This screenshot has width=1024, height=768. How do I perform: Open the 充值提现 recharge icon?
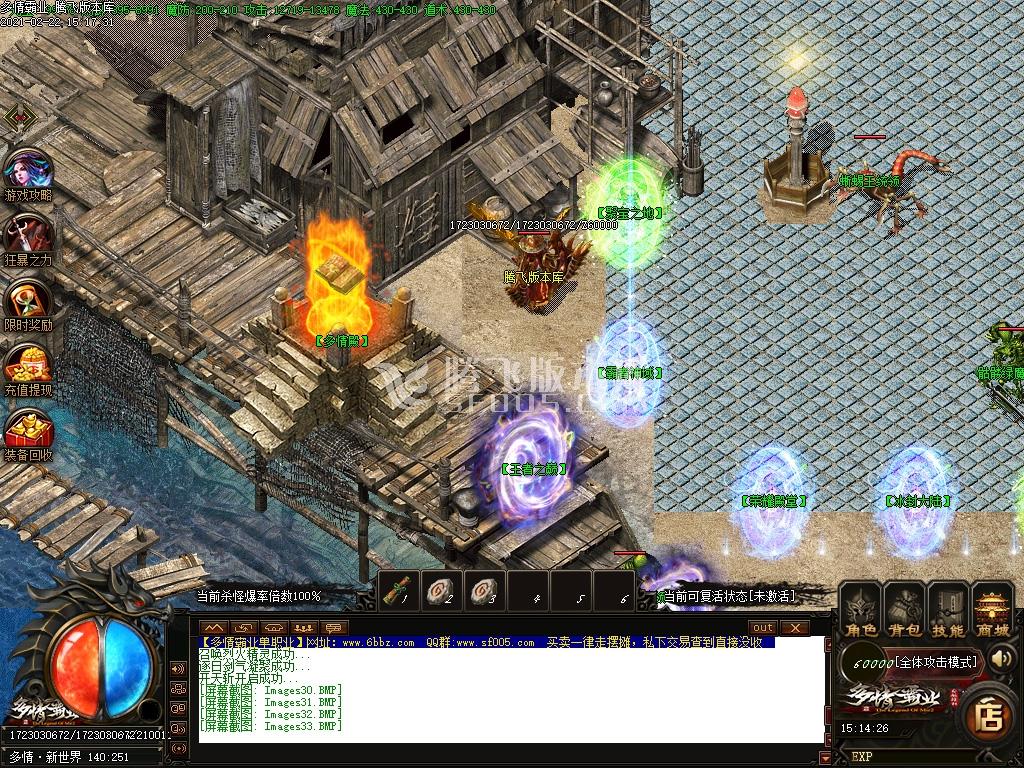pos(27,367)
